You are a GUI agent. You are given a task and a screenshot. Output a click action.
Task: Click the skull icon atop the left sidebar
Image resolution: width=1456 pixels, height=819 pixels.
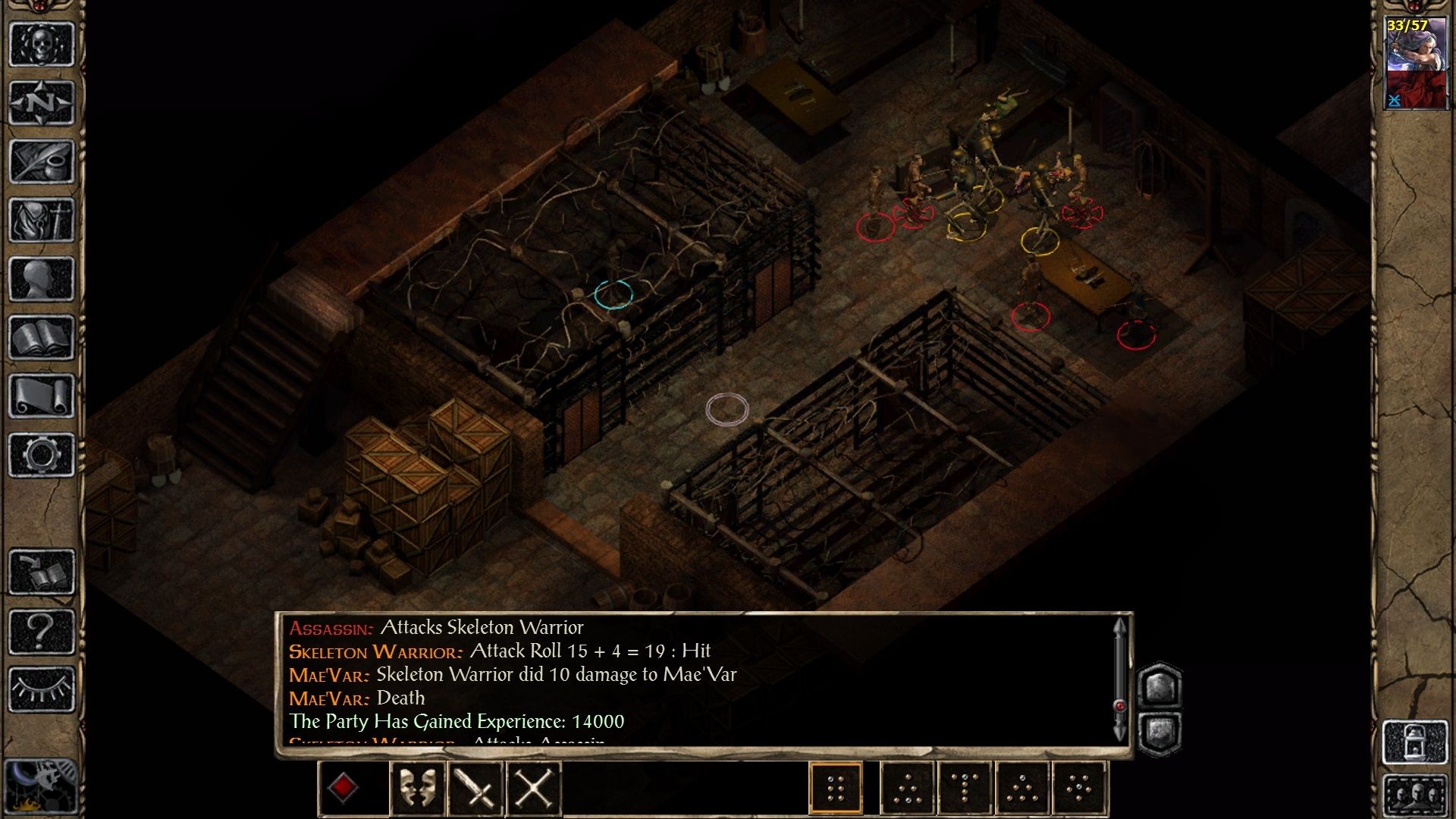pos(43,45)
